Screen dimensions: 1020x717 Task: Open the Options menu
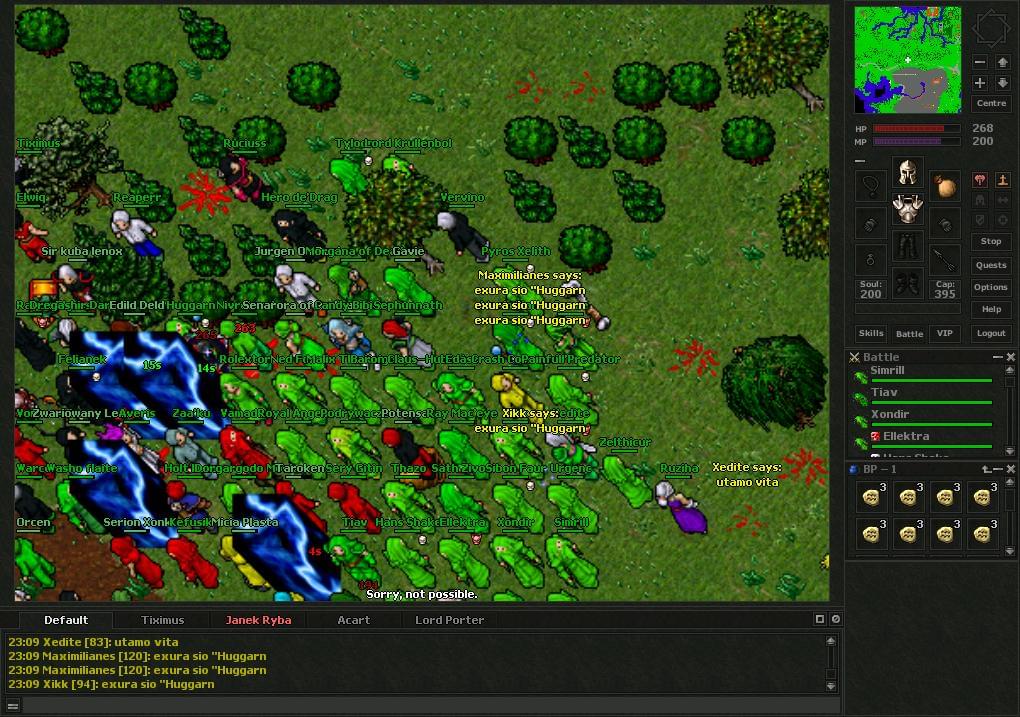pyautogui.click(x=990, y=287)
